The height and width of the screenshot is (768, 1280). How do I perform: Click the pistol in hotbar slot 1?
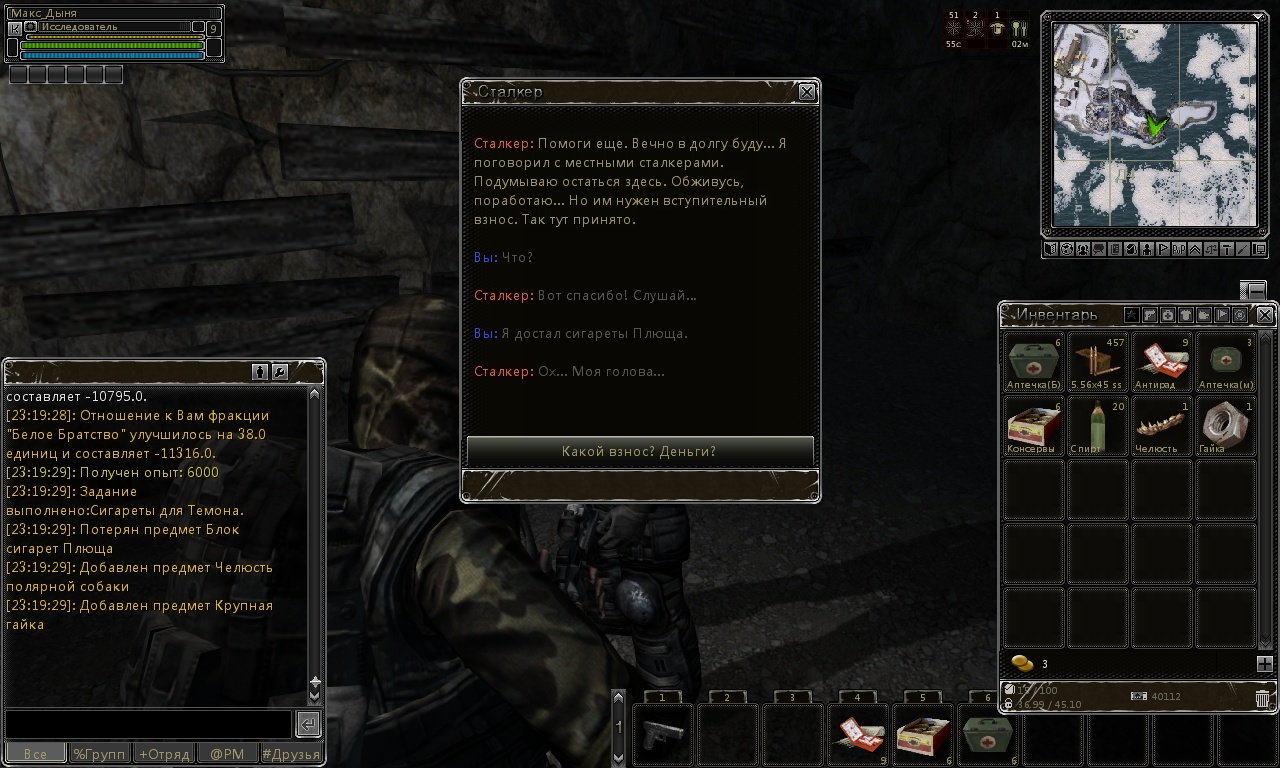click(662, 733)
